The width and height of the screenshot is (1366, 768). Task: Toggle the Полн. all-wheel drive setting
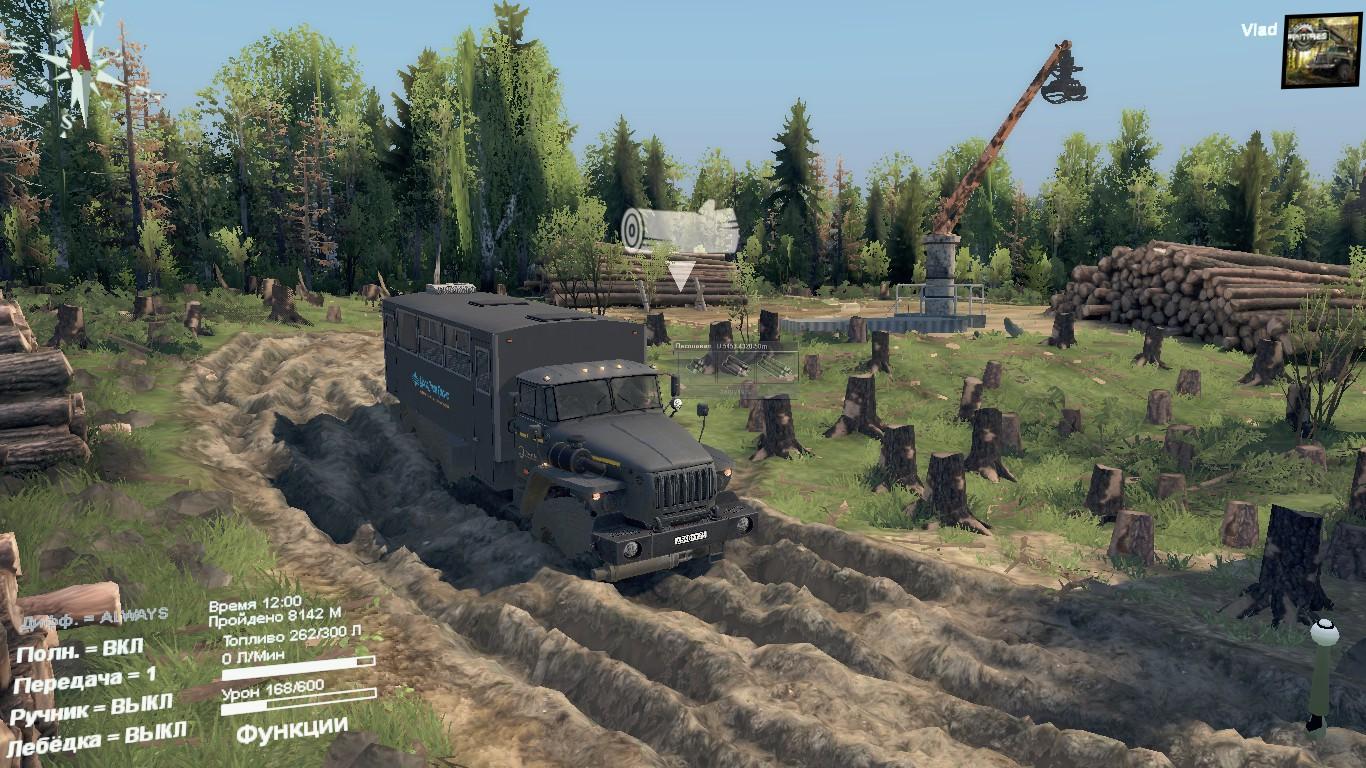tap(79, 650)
